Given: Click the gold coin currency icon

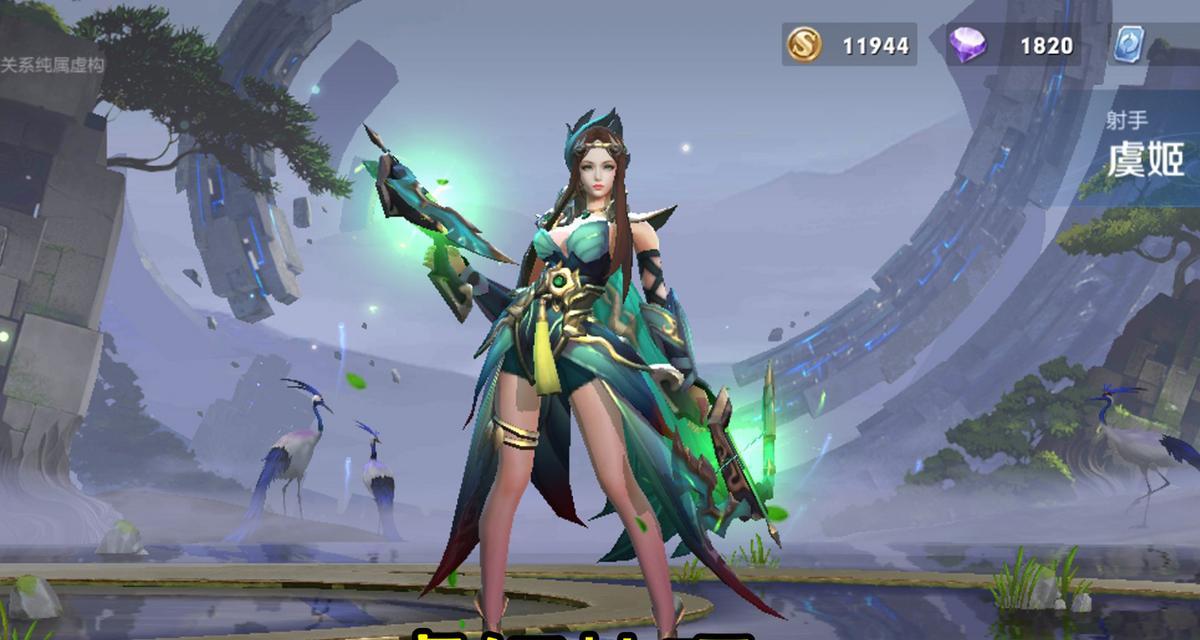Looking at the screenshot, I should [x=804, y=45].
